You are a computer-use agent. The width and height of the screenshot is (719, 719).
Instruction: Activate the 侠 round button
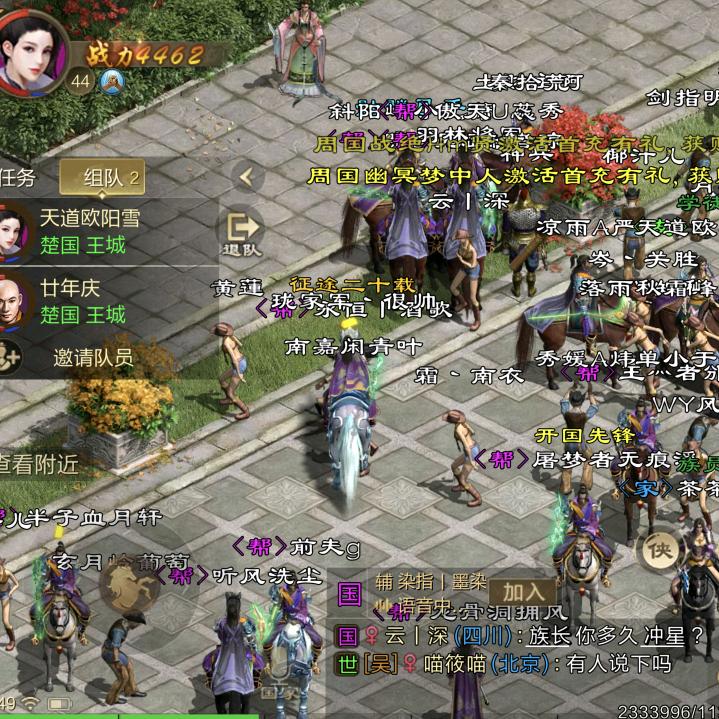coord(660,548)
